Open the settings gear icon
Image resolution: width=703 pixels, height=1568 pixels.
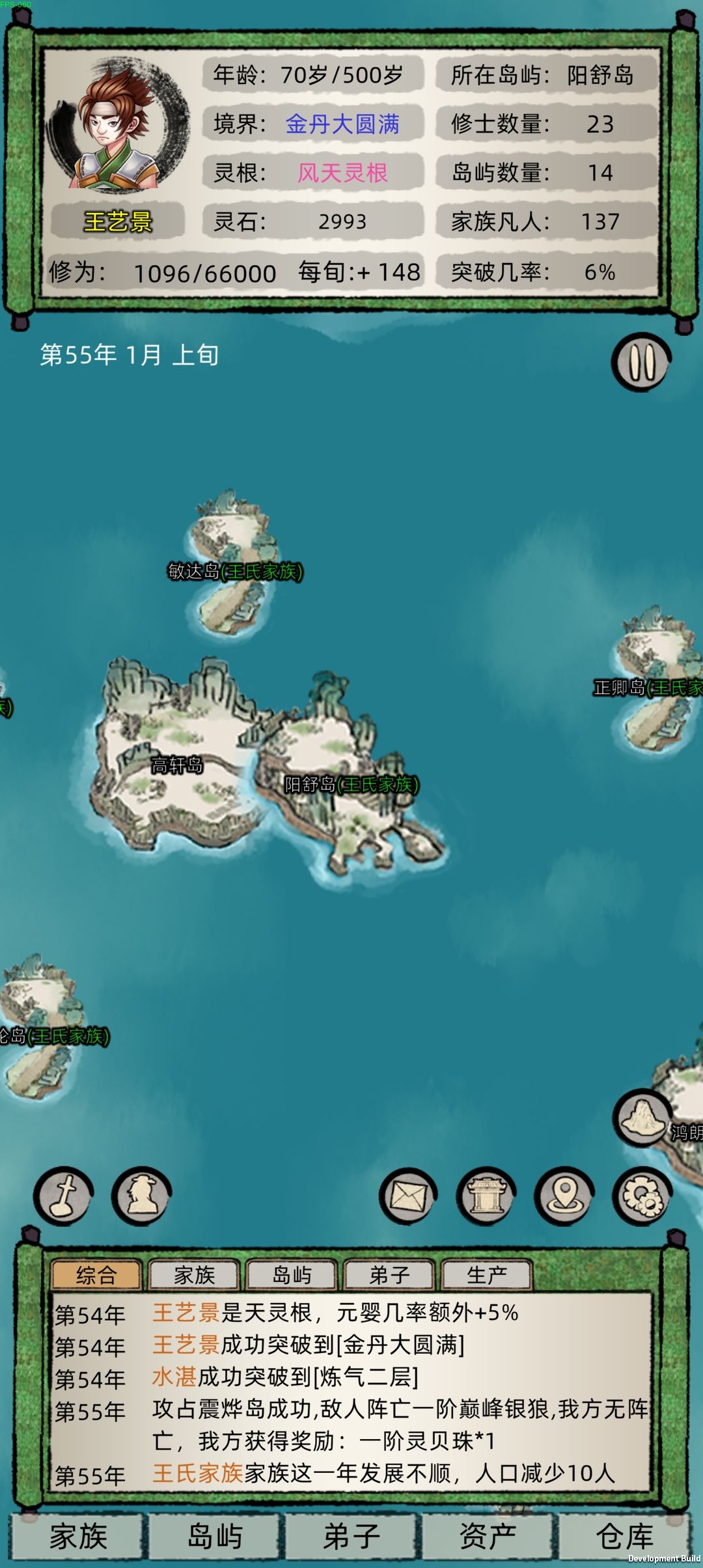(x=642, y=1196)
